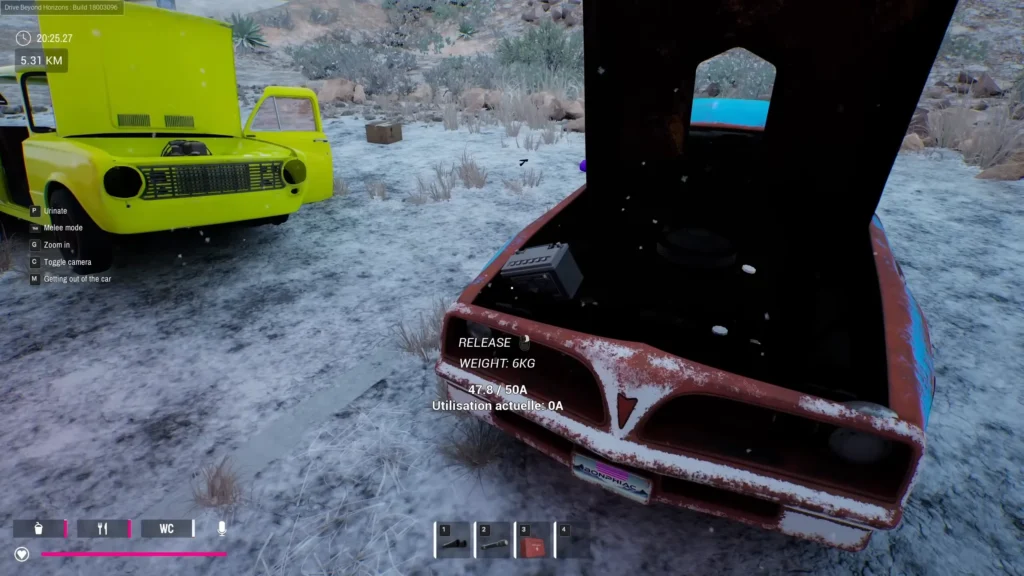
Task: Click the microphone voice icon
Action: tap(222, 529)
